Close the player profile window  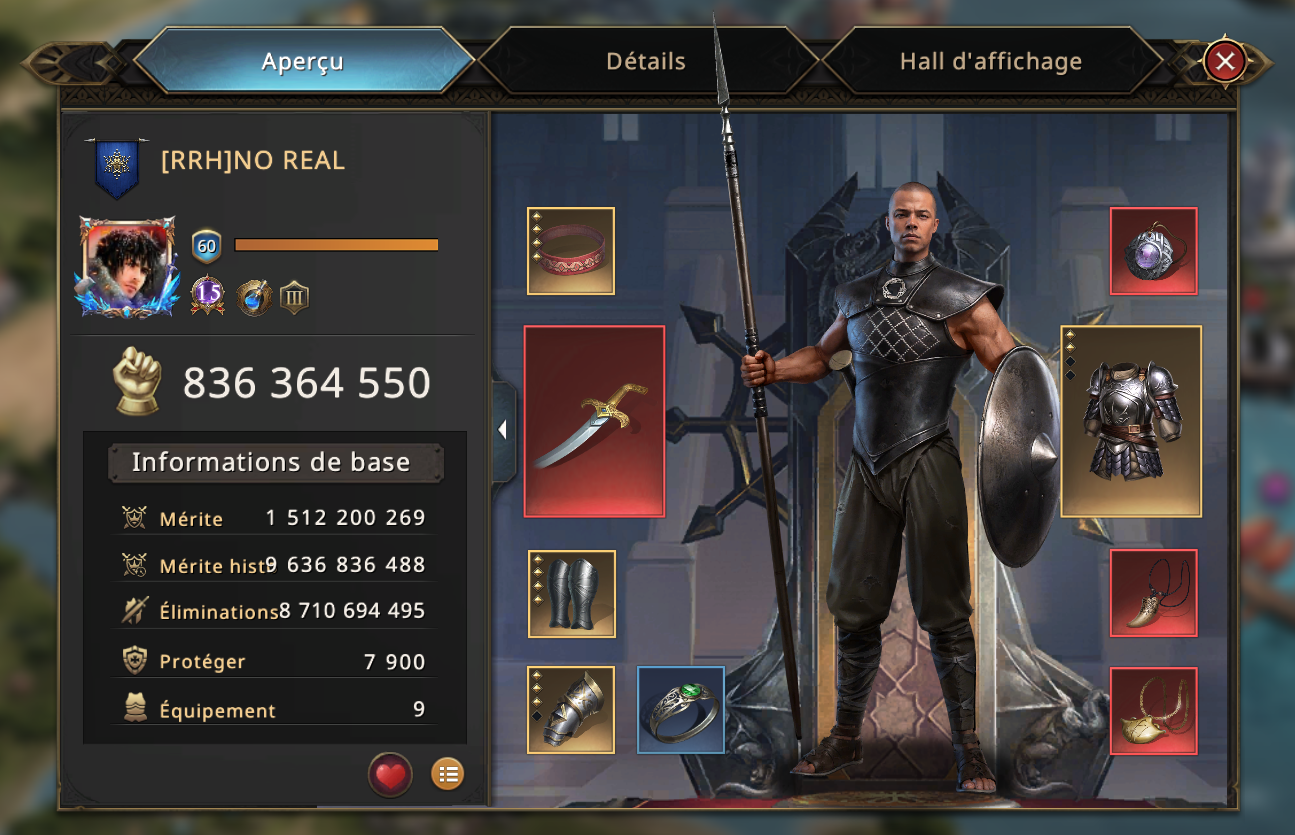(1225, 62)
